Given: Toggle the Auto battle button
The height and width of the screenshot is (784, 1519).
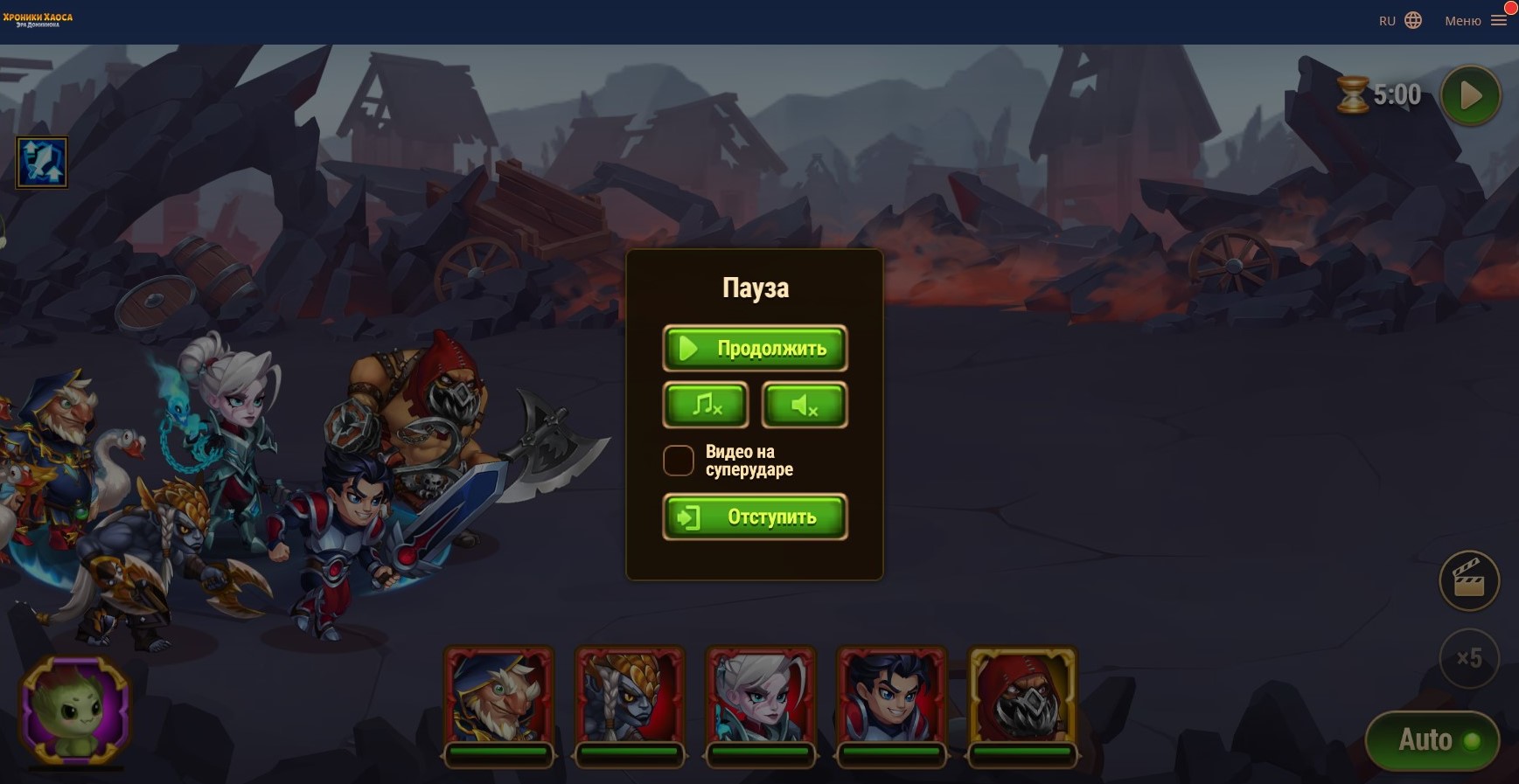Looking at the screenshot, I should click(1432, 740).
